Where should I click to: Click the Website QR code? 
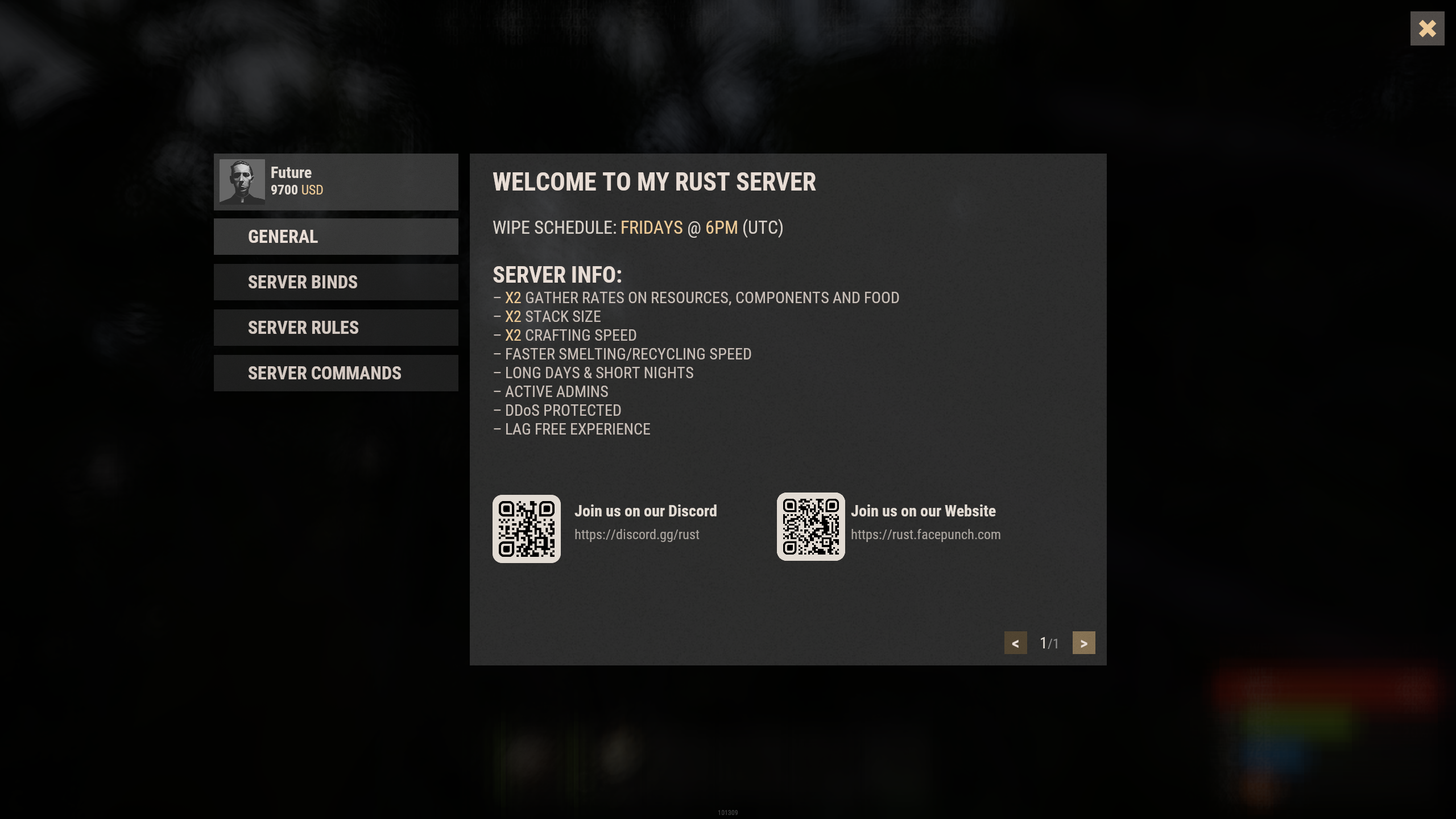(810, 527)
